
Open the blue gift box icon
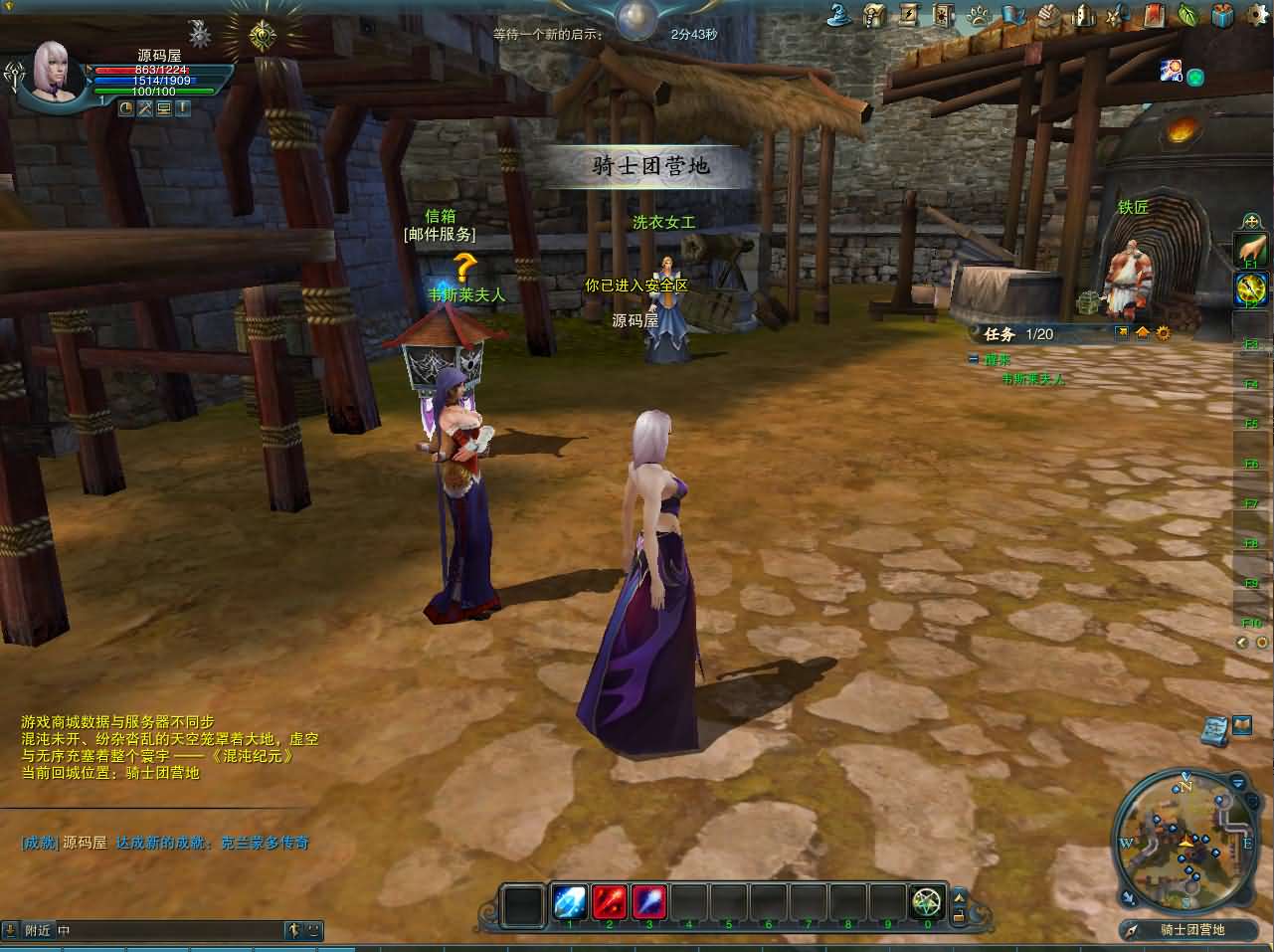pos(1223,15)
